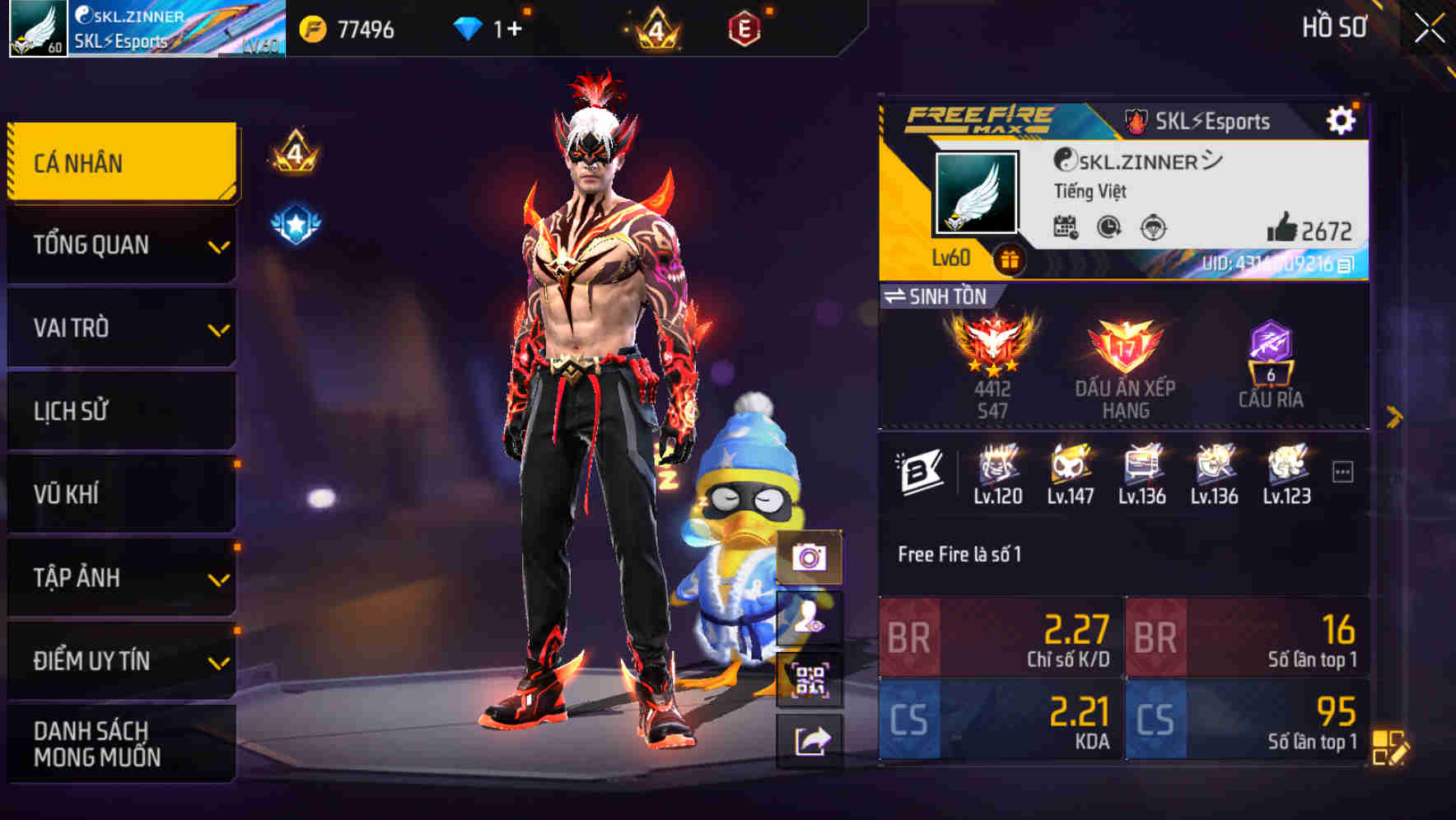Image resolution: width=1456 pixels, height=820 pixels.
Task: Expand the Vai Trò section
Action: tap(121, 328)
